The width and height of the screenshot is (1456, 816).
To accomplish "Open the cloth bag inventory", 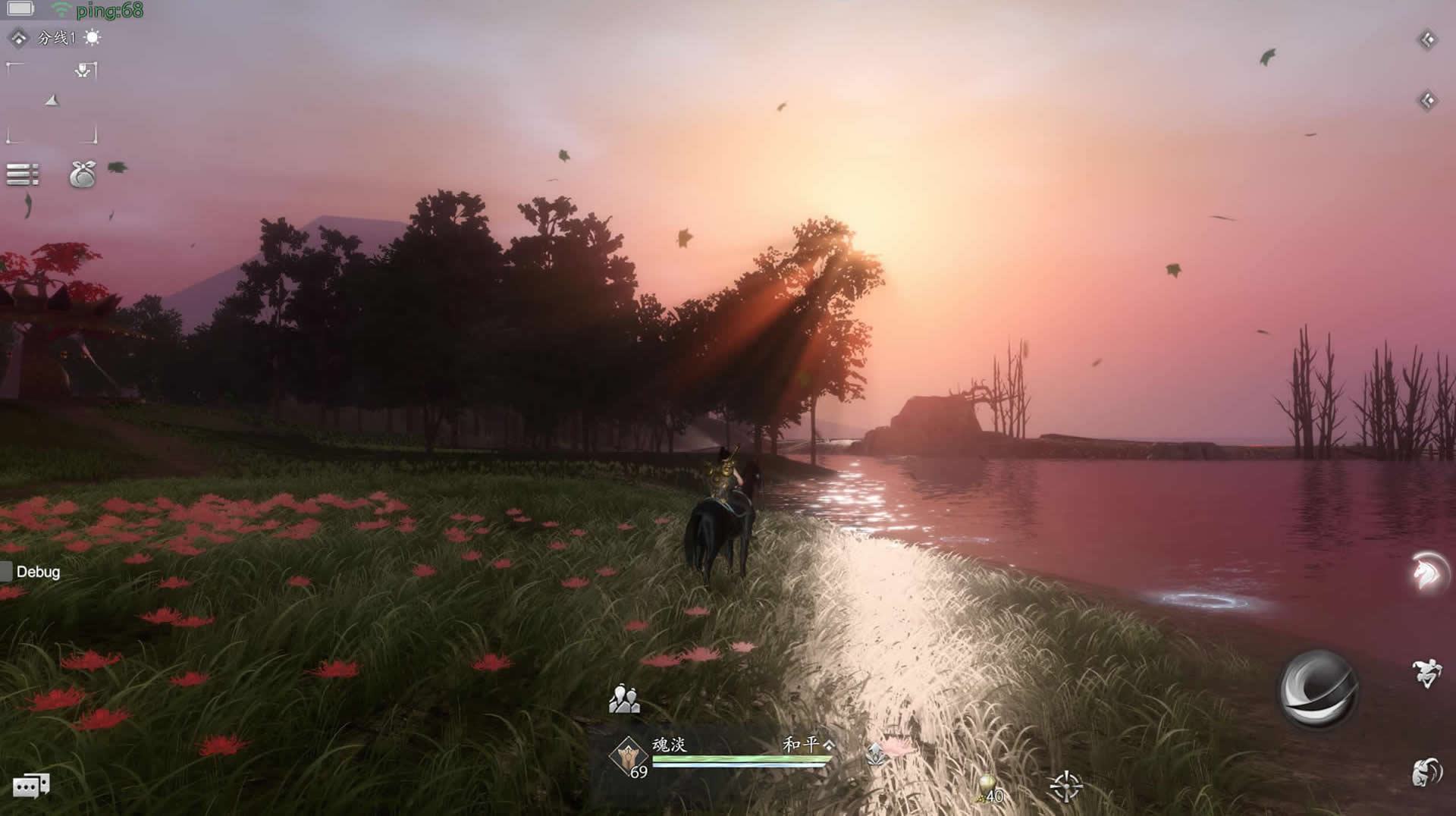I will 82,174.
